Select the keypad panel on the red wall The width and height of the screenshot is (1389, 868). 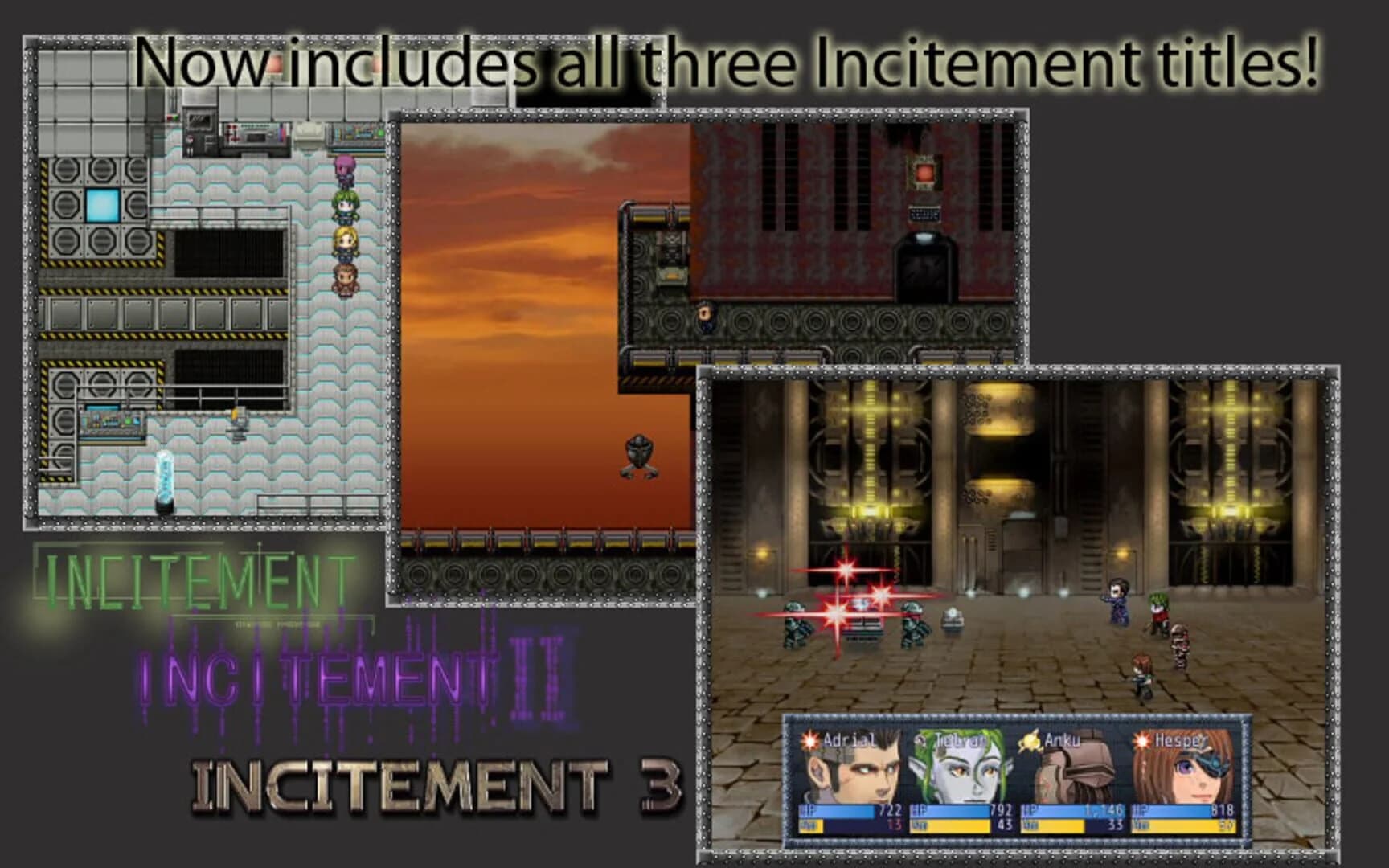point(925,213)
